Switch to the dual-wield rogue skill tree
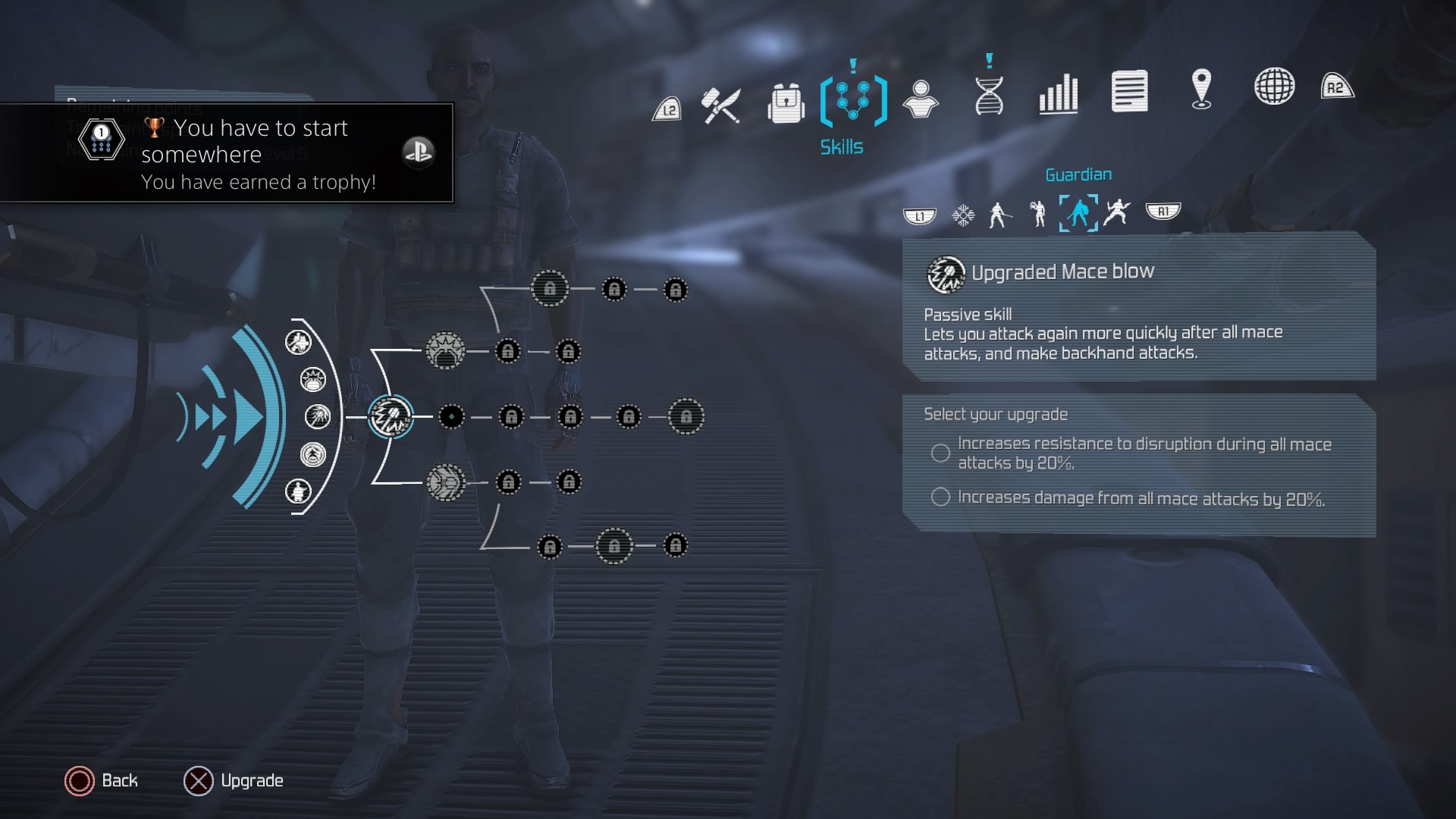 (x=1116, y=212)
